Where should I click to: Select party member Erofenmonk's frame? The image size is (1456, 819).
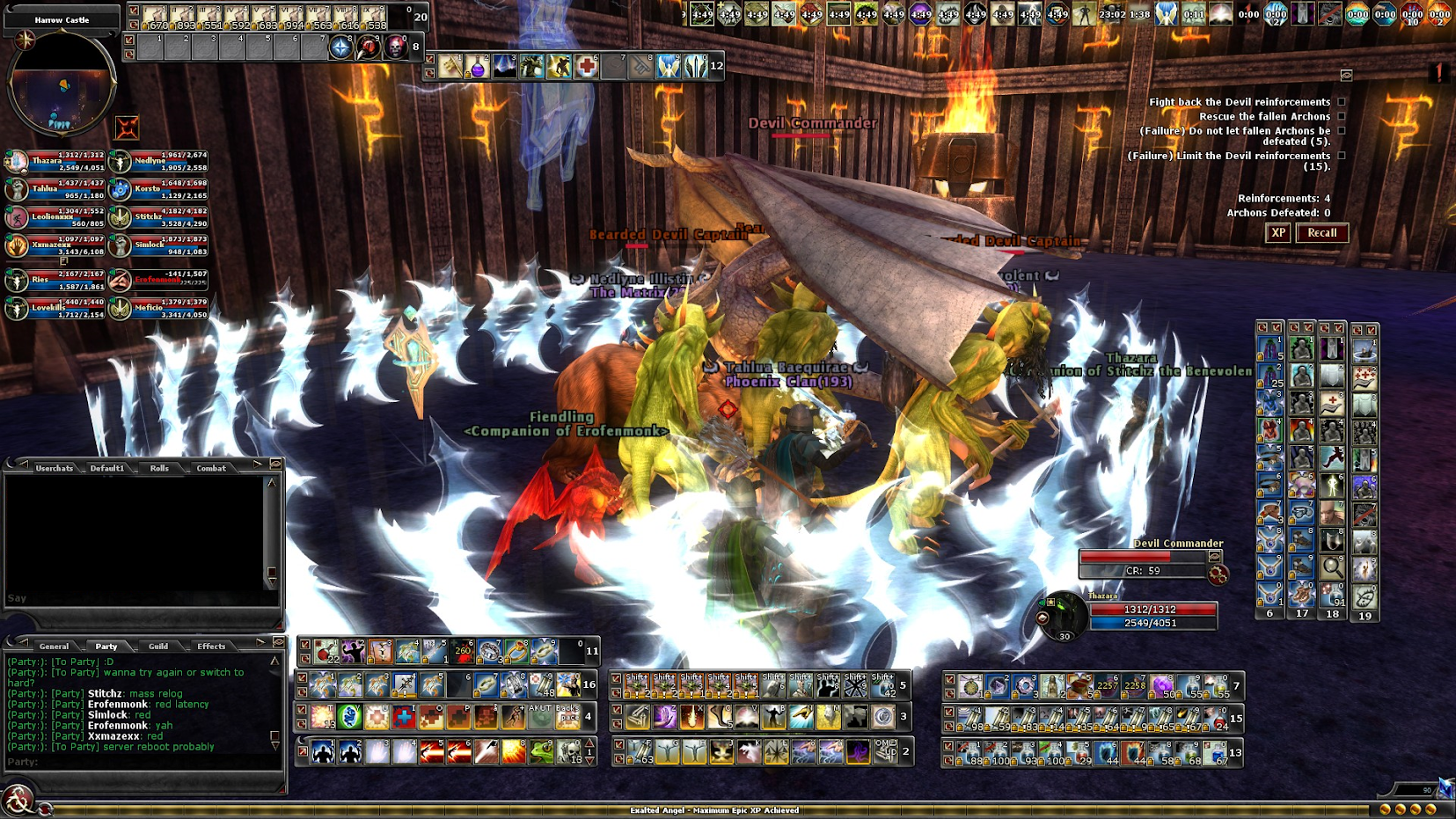(x=158, y=280)
